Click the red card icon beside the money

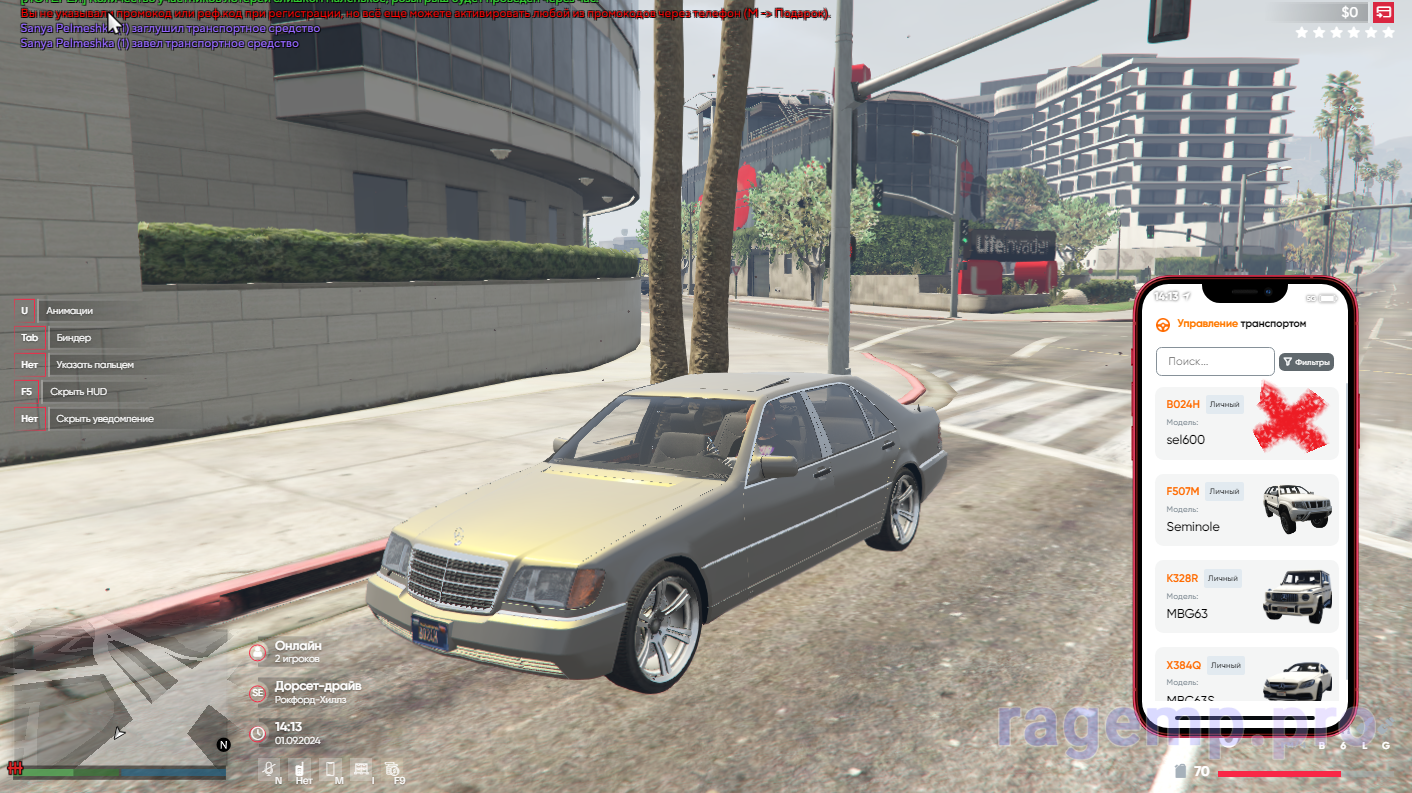point(1384,12)
